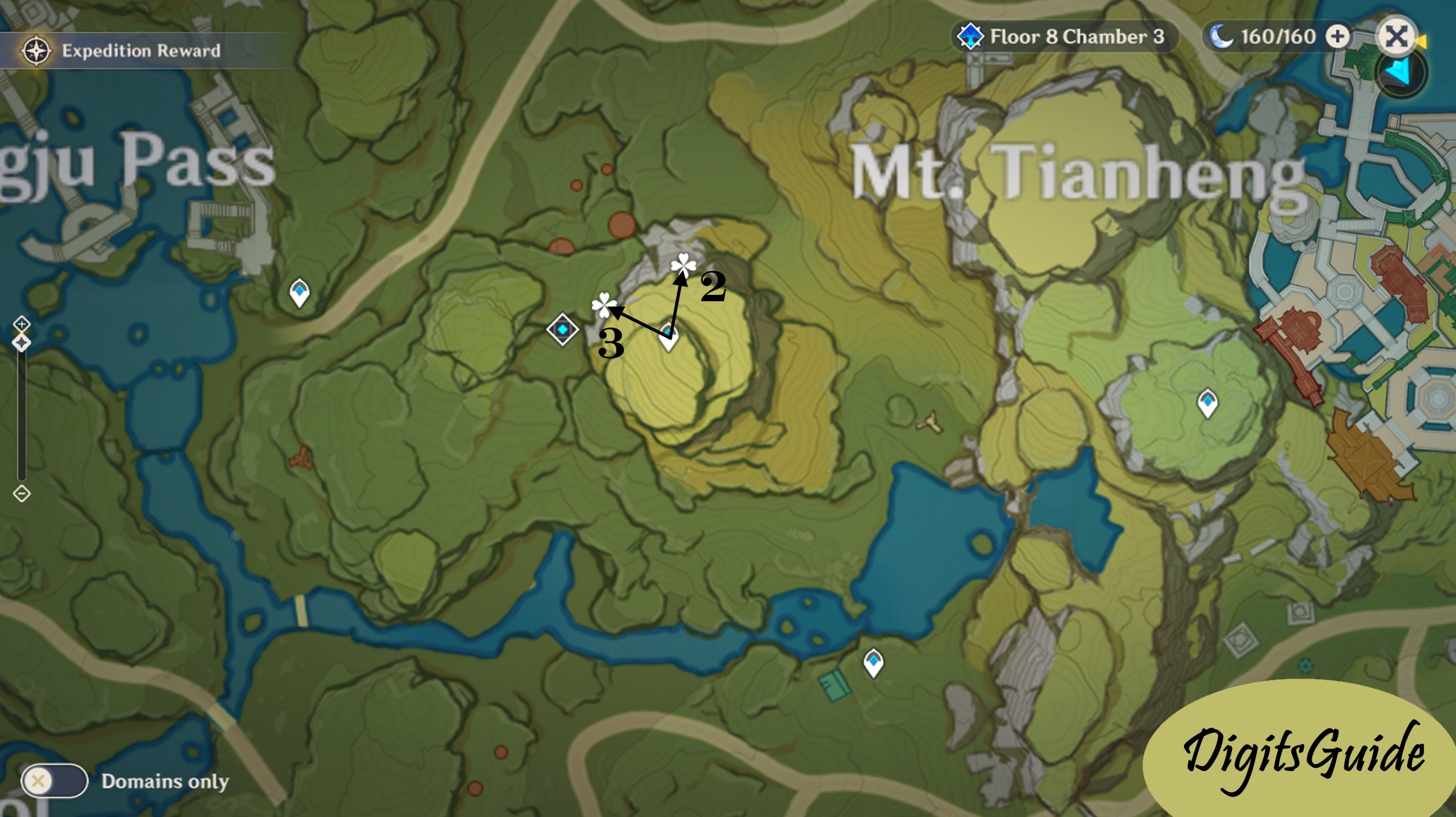Add resin with the plus button

point(1337,36)
